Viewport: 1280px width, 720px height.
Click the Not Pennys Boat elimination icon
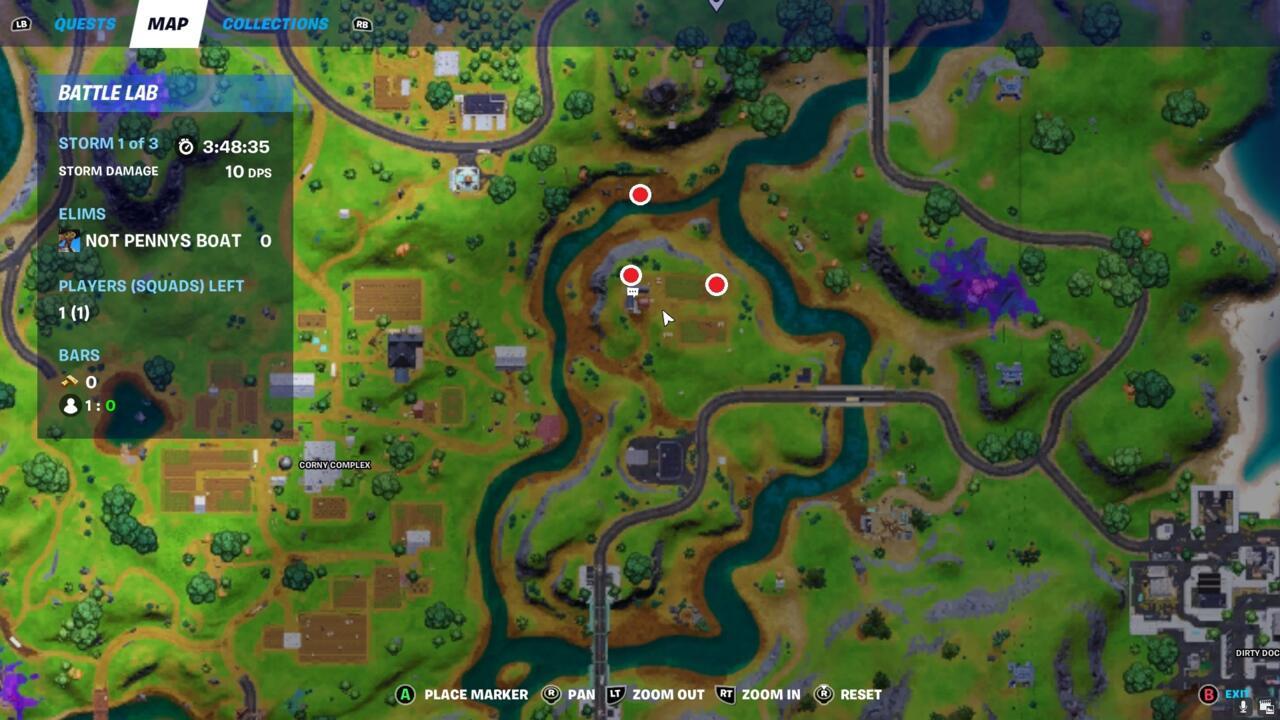(x=68, y=240)
